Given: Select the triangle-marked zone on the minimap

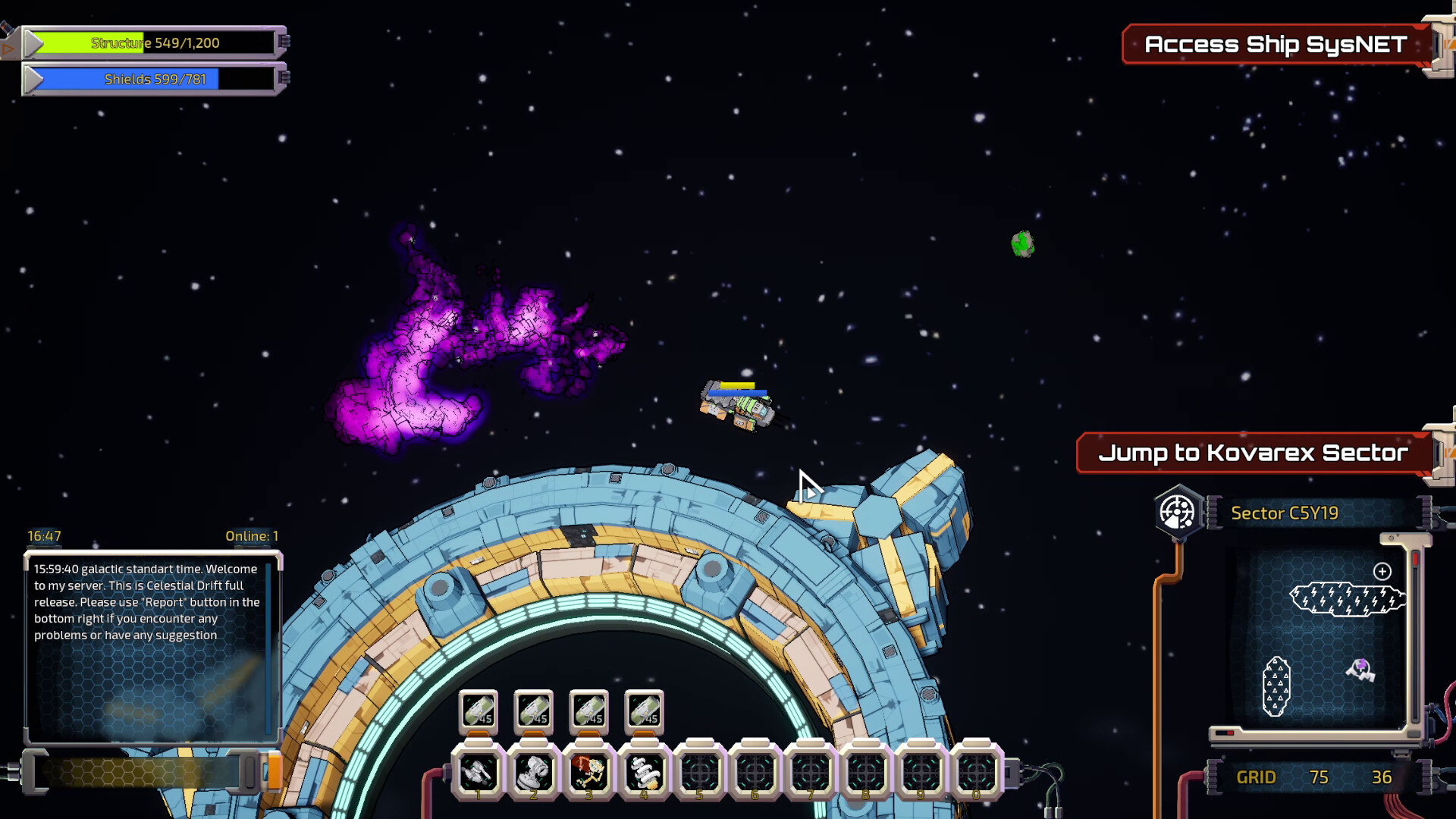Looking at the screenshot, I should point(1276,686).
